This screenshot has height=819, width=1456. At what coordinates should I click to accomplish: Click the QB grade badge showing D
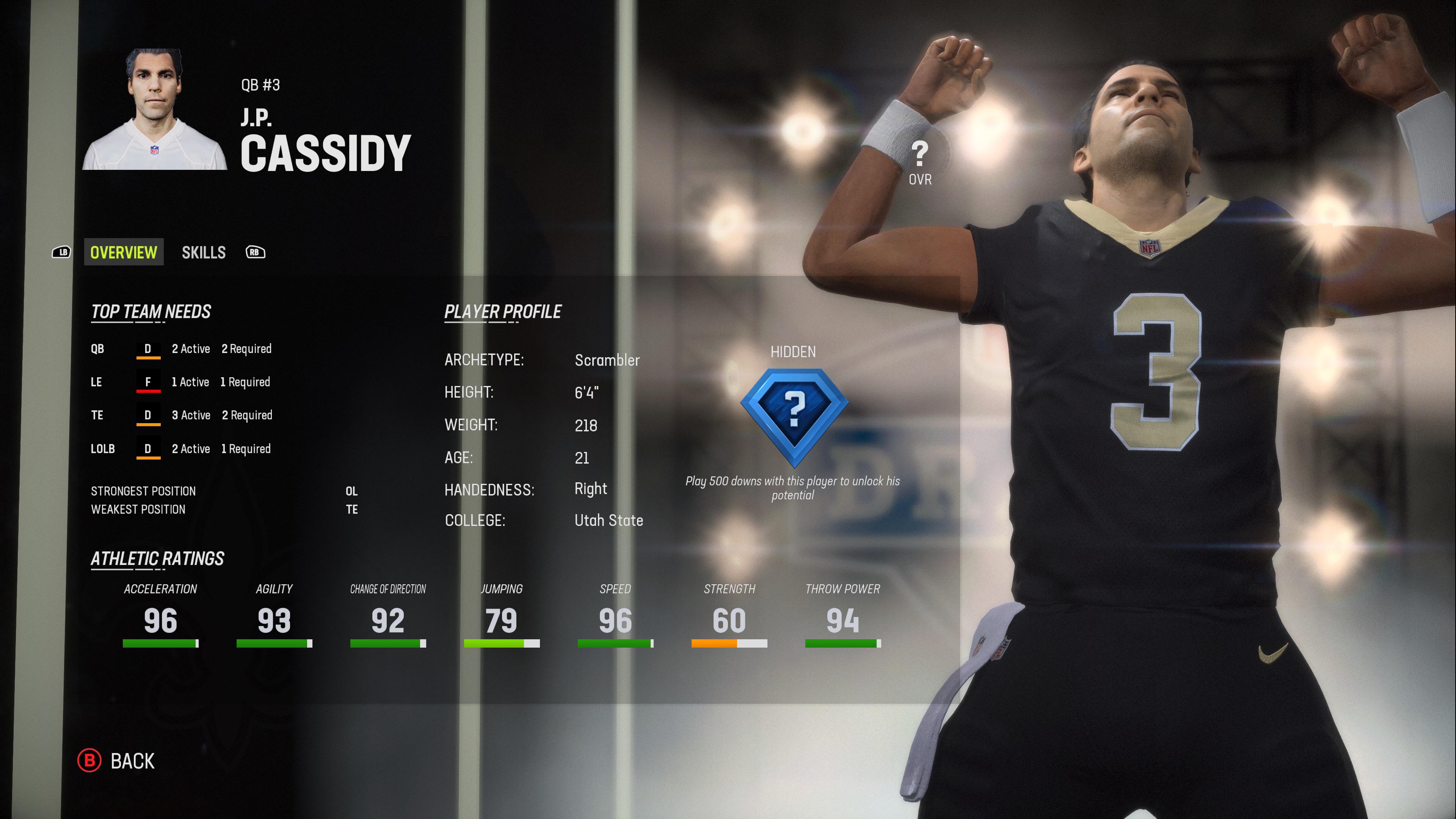coord(148,349)
